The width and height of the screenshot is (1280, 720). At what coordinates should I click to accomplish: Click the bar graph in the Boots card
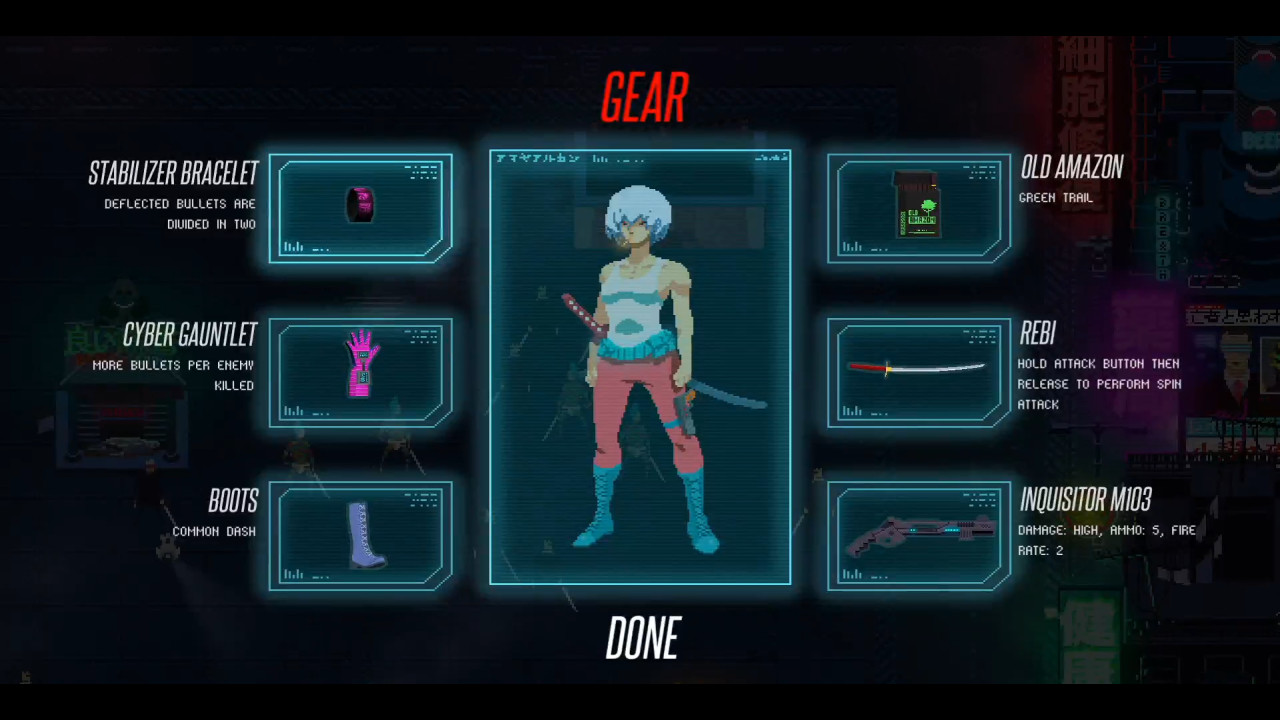coord(293,575)
